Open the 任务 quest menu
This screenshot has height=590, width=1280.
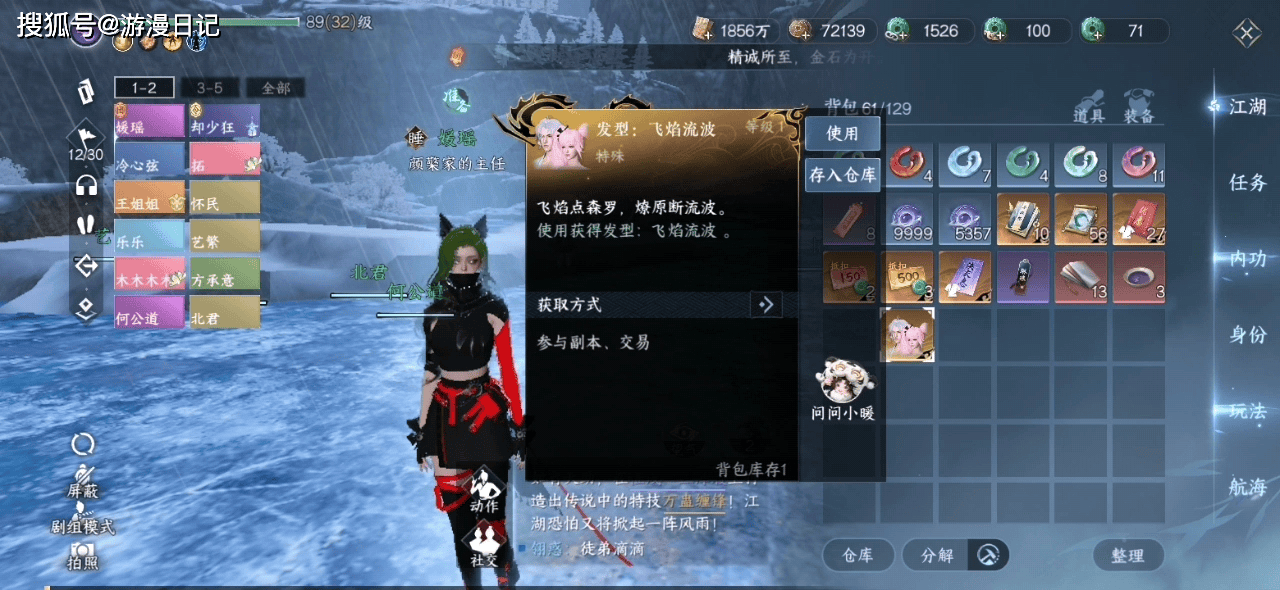[x=1247, y=182]
